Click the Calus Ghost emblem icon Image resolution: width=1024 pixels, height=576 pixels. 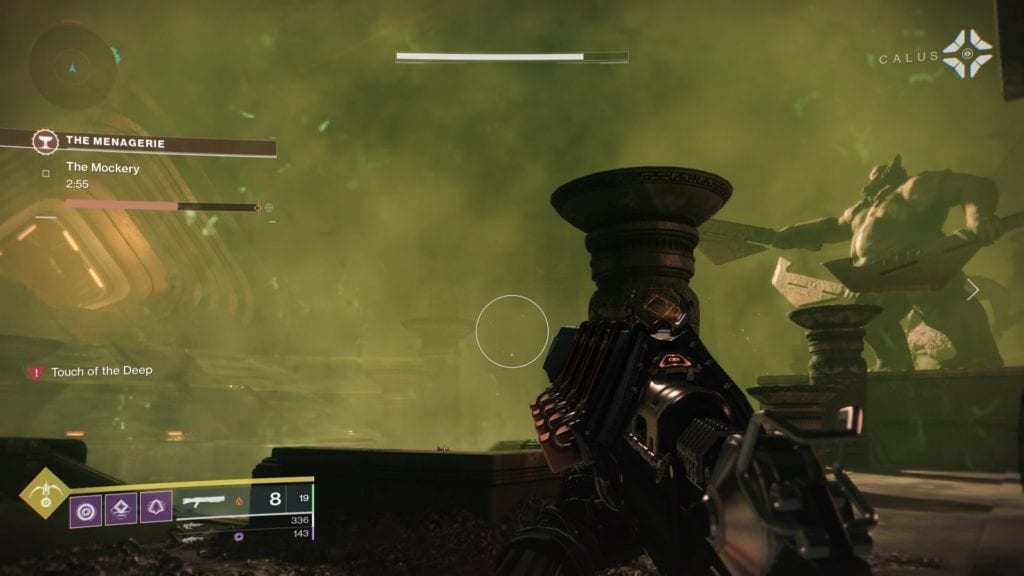click(967, 54)
